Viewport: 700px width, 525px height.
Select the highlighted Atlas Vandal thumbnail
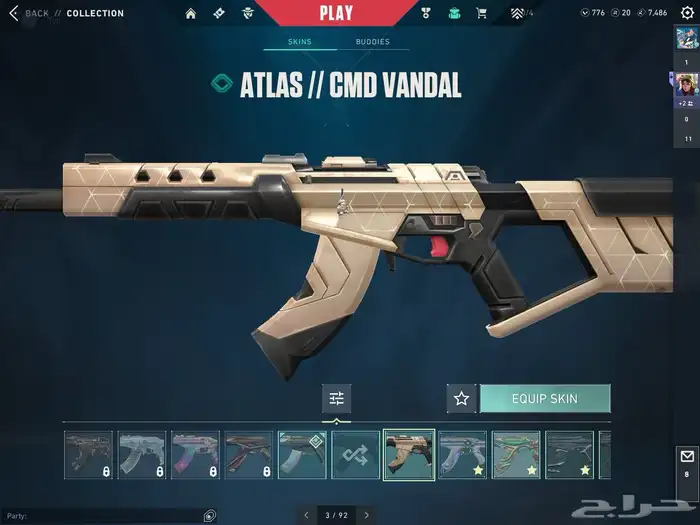point(409,455)
